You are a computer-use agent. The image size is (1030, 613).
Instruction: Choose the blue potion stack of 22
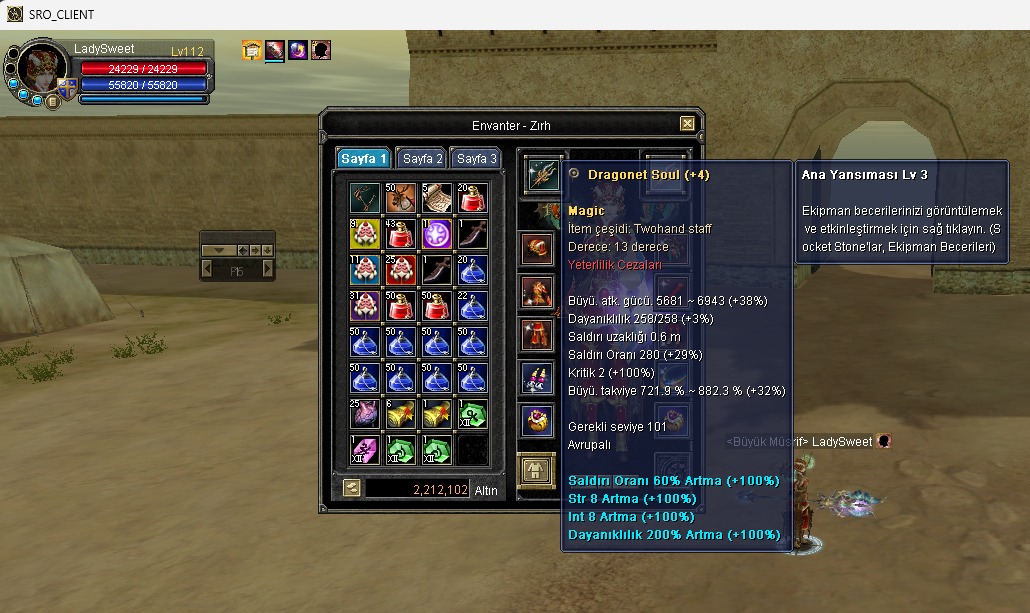pyautogui.click(x=473, y=306)
